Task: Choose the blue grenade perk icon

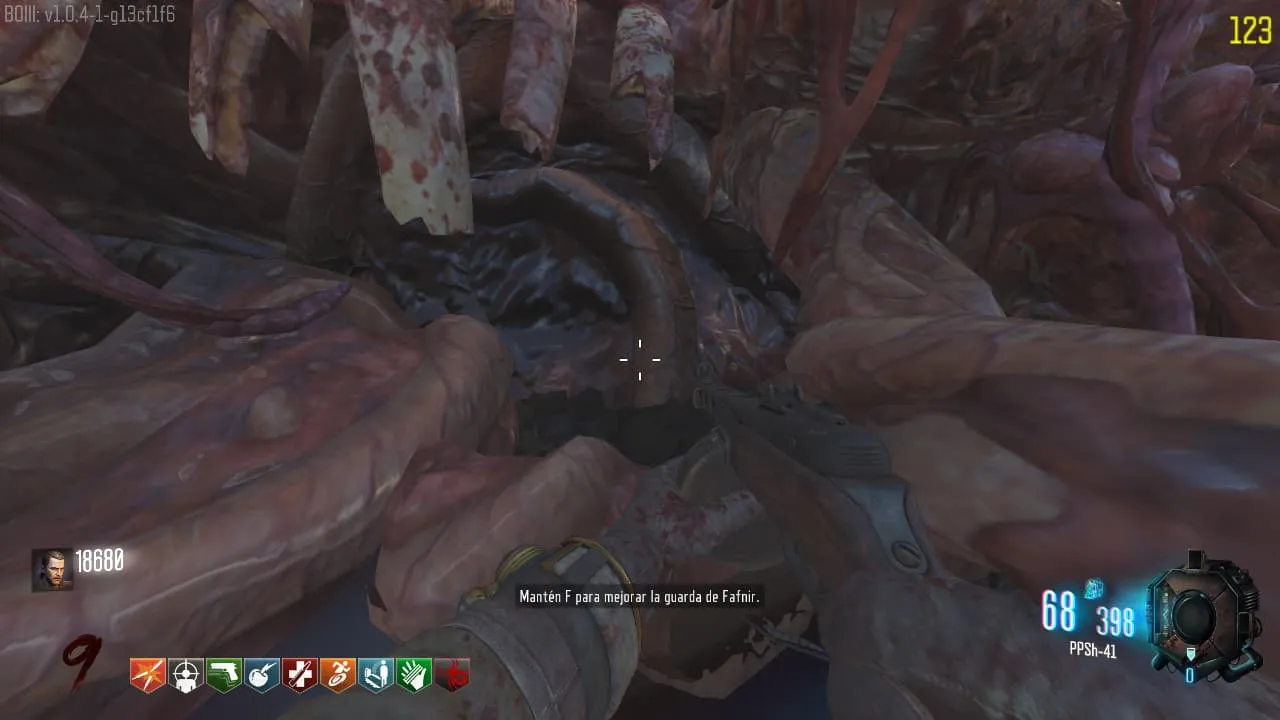Action: coord(261,675)
